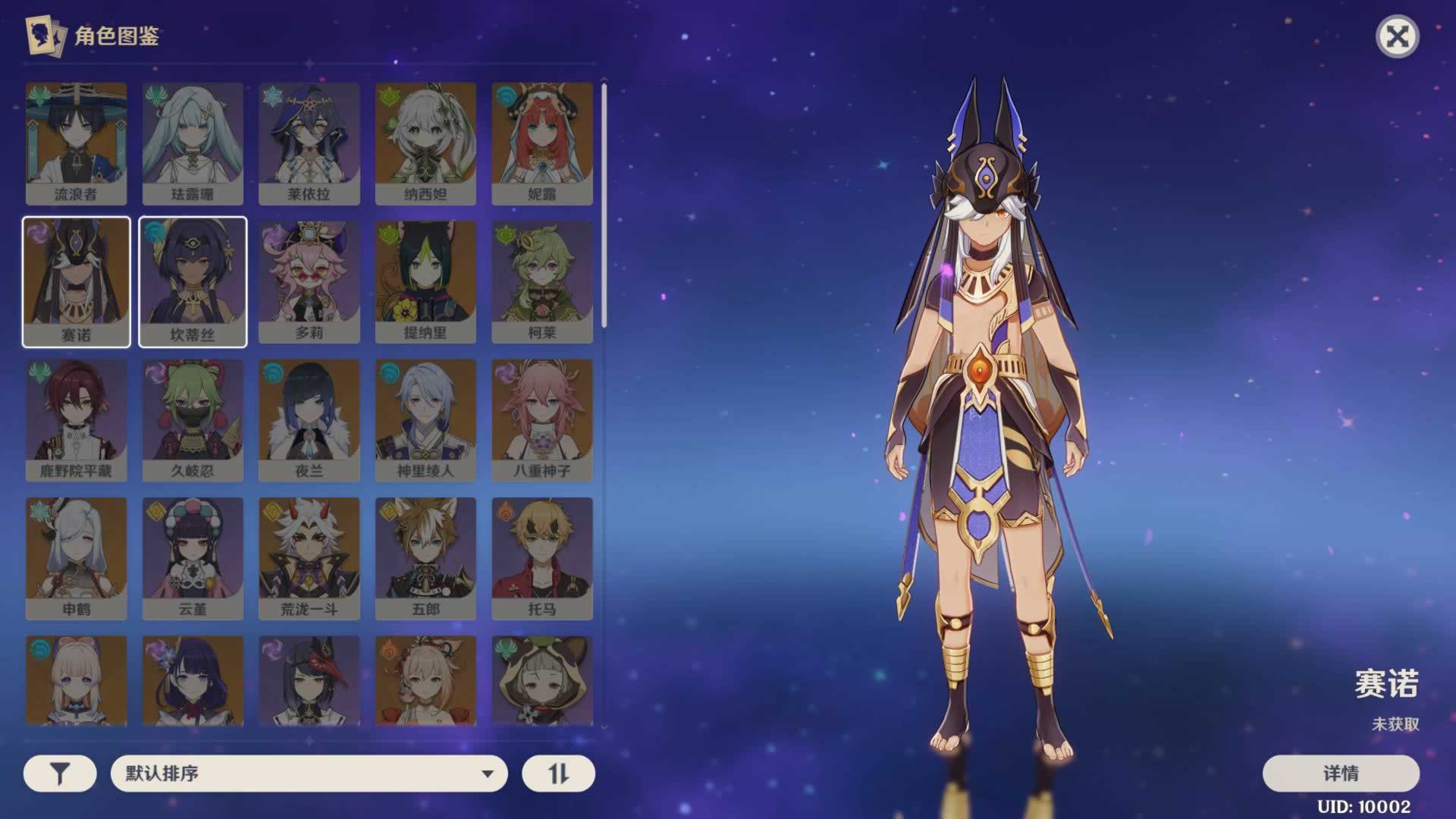Viewport: 1456px width, 819px height.
Task: Select the 莱依拉 character card
Action: click(309, 143)
